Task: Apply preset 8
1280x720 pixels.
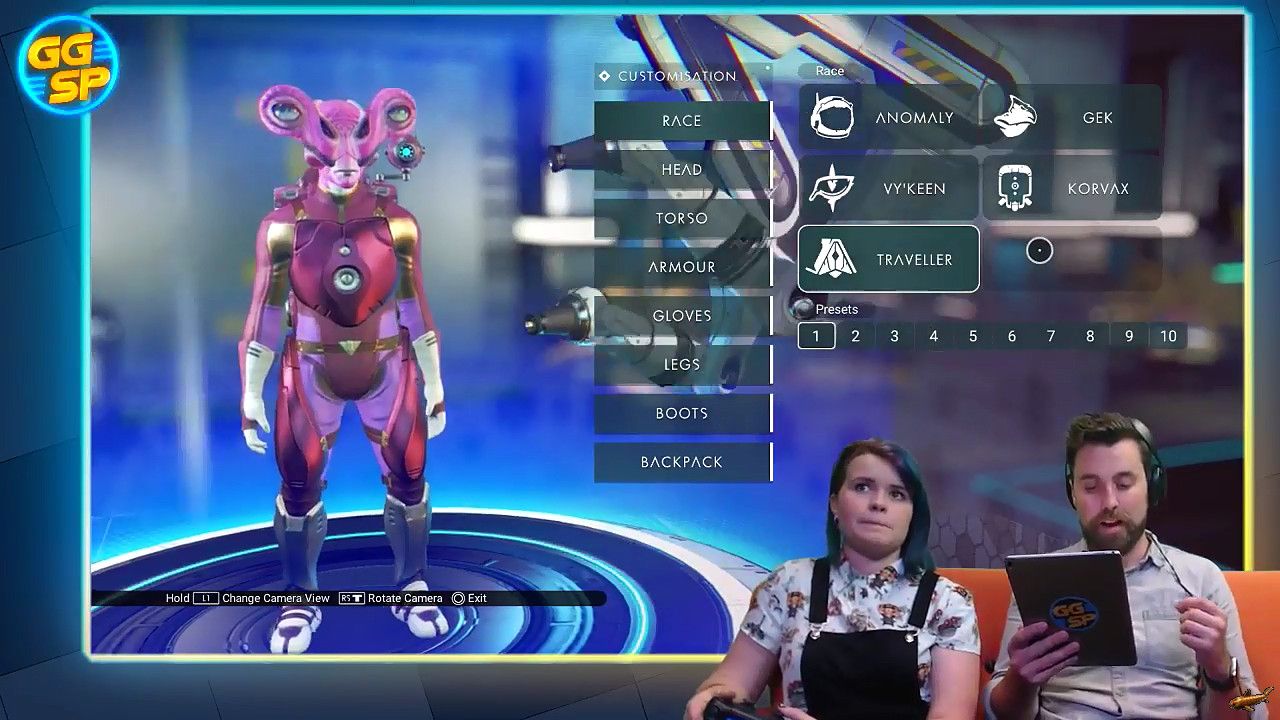Action: 1090,336
